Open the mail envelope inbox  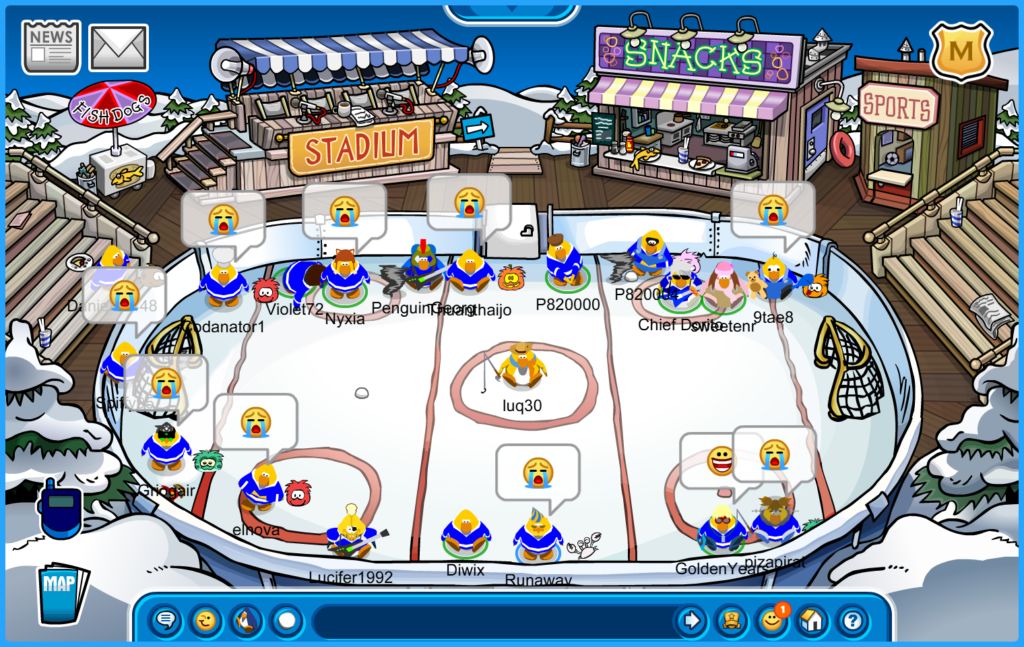(x=118, y=47)
